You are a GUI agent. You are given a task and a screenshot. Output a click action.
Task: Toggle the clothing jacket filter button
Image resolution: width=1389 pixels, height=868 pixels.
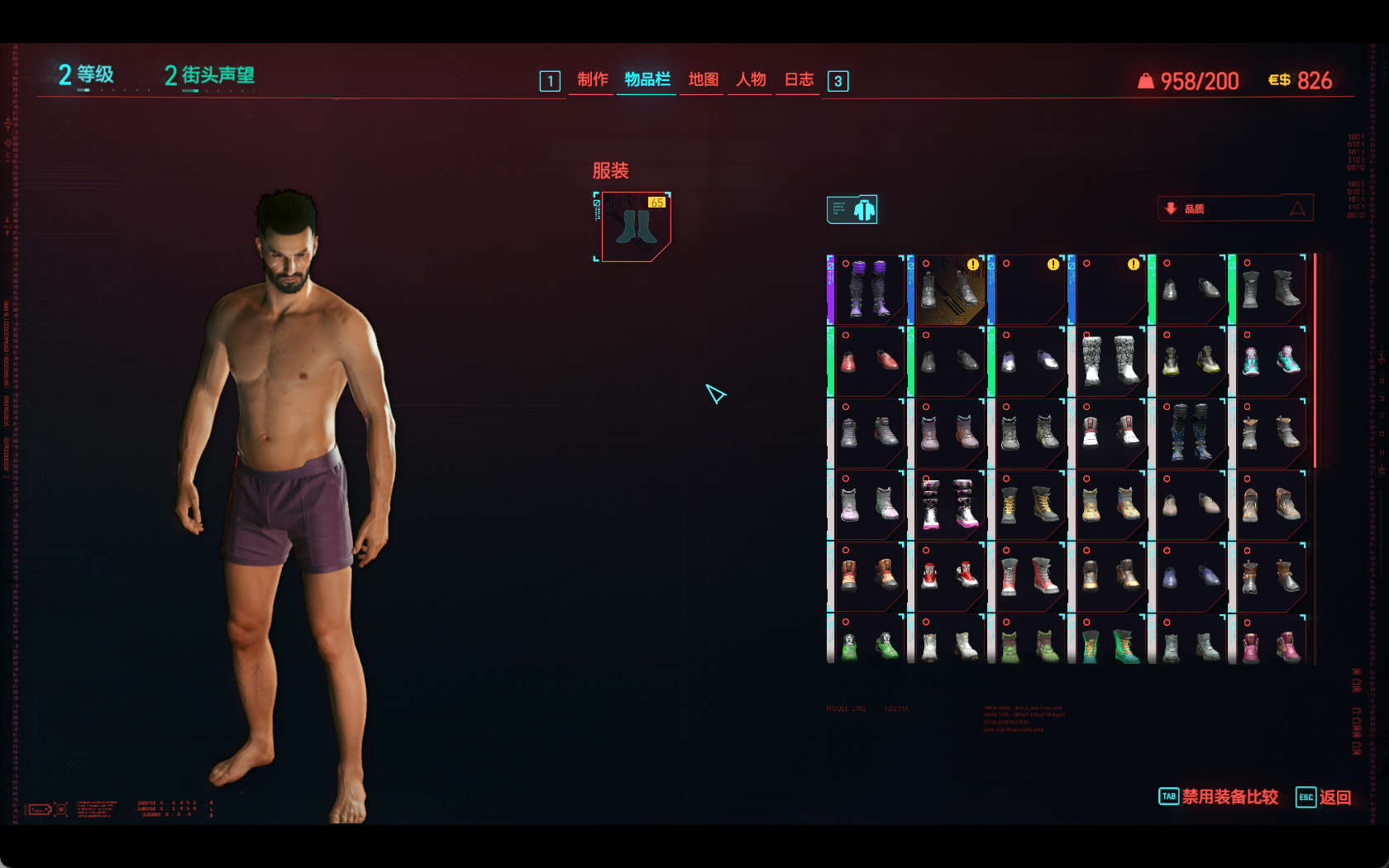tap(852, 210)
